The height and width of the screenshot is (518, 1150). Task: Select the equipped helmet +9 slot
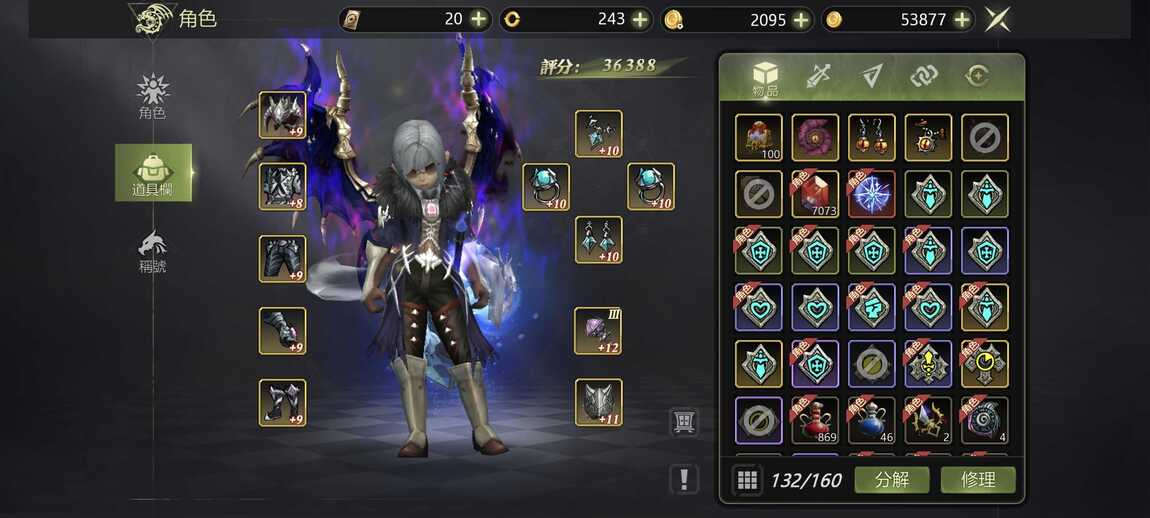(x=282, y=115)
